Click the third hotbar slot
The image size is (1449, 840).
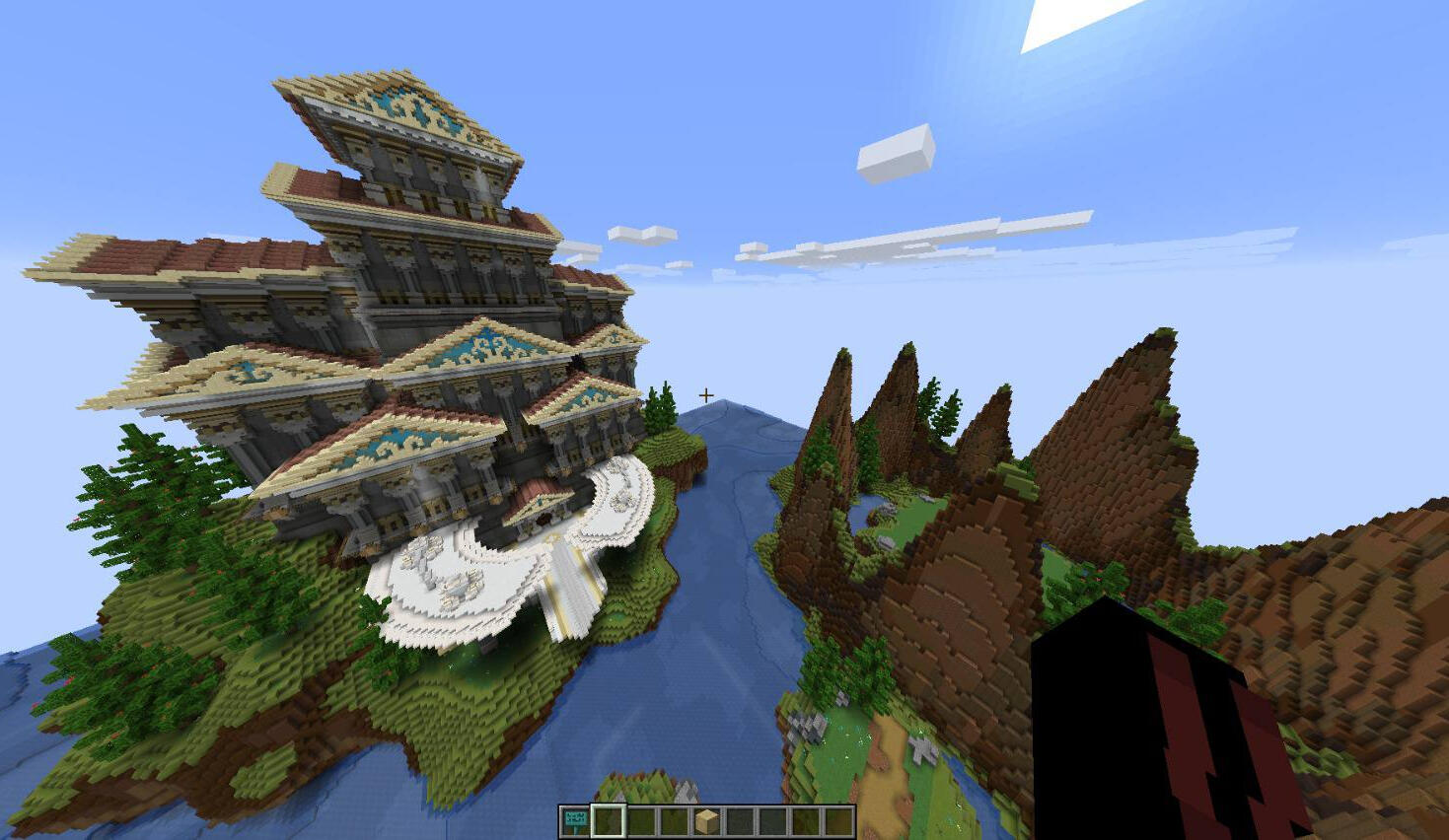pos(641,818)
